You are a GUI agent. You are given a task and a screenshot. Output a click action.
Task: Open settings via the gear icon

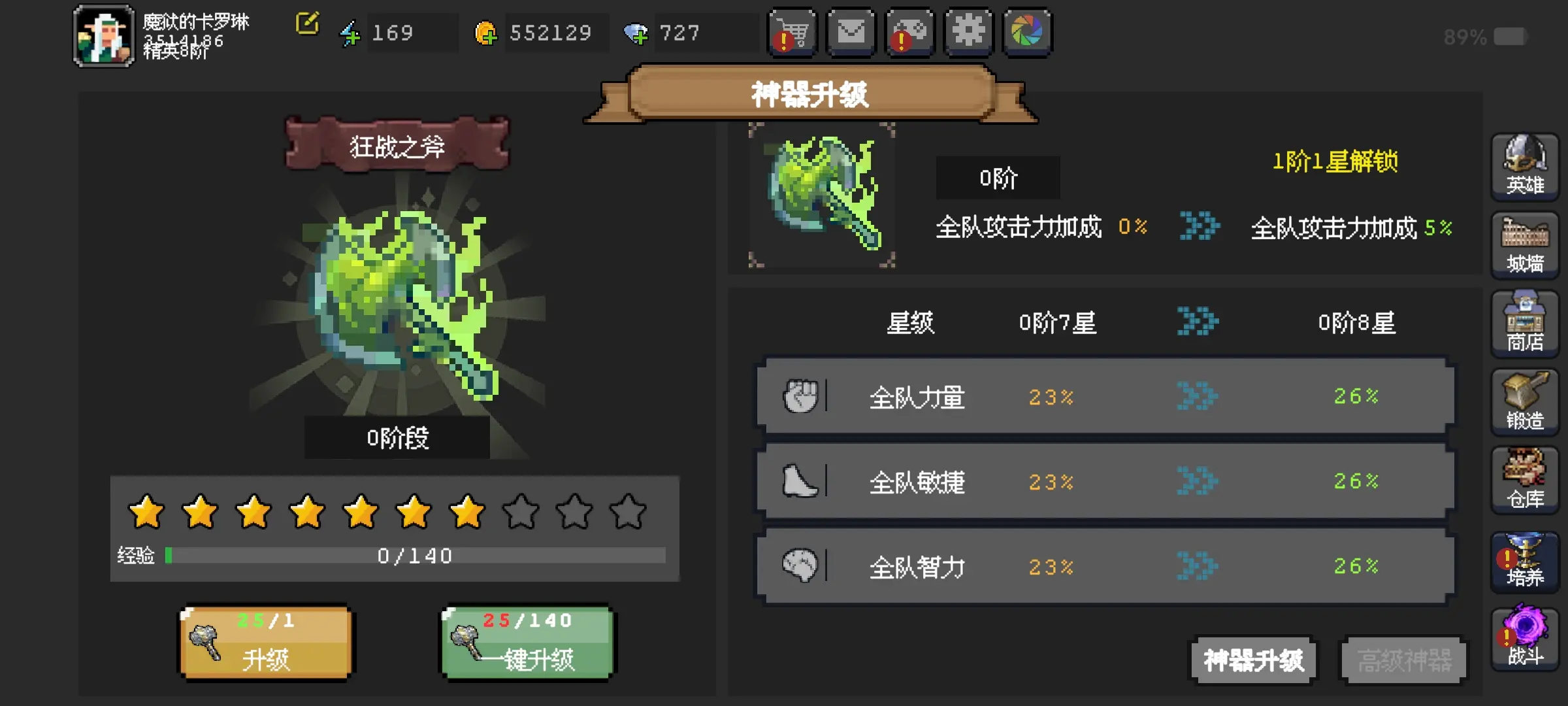pos(968,33)
